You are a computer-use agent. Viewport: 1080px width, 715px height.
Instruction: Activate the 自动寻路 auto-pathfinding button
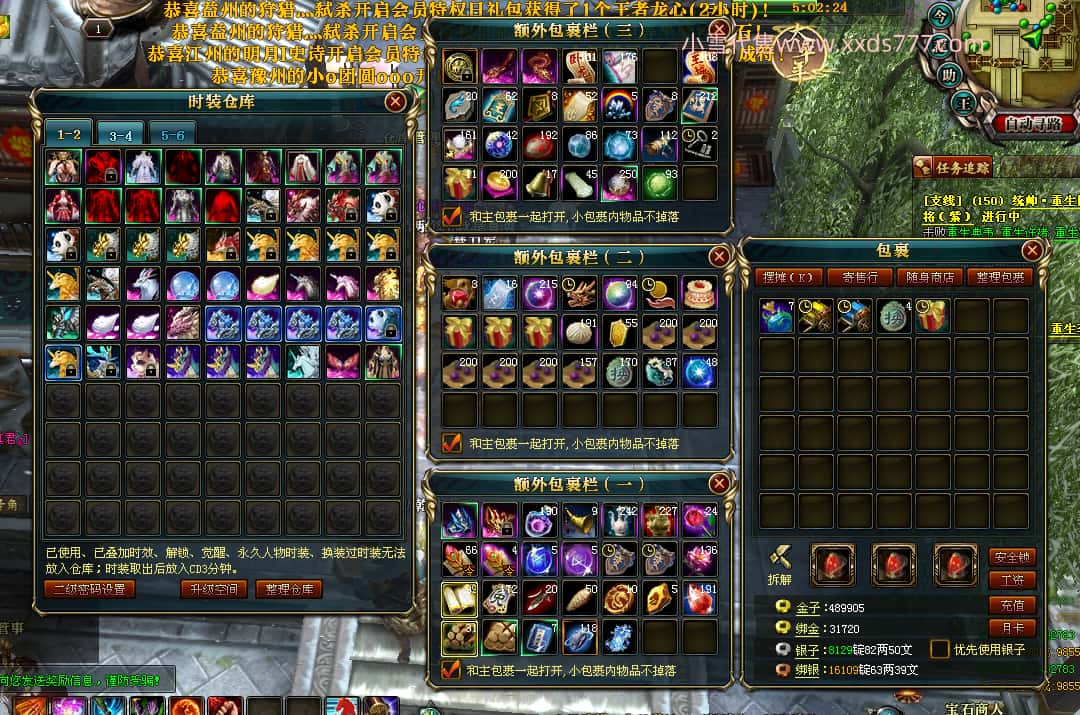(1034, 124)
